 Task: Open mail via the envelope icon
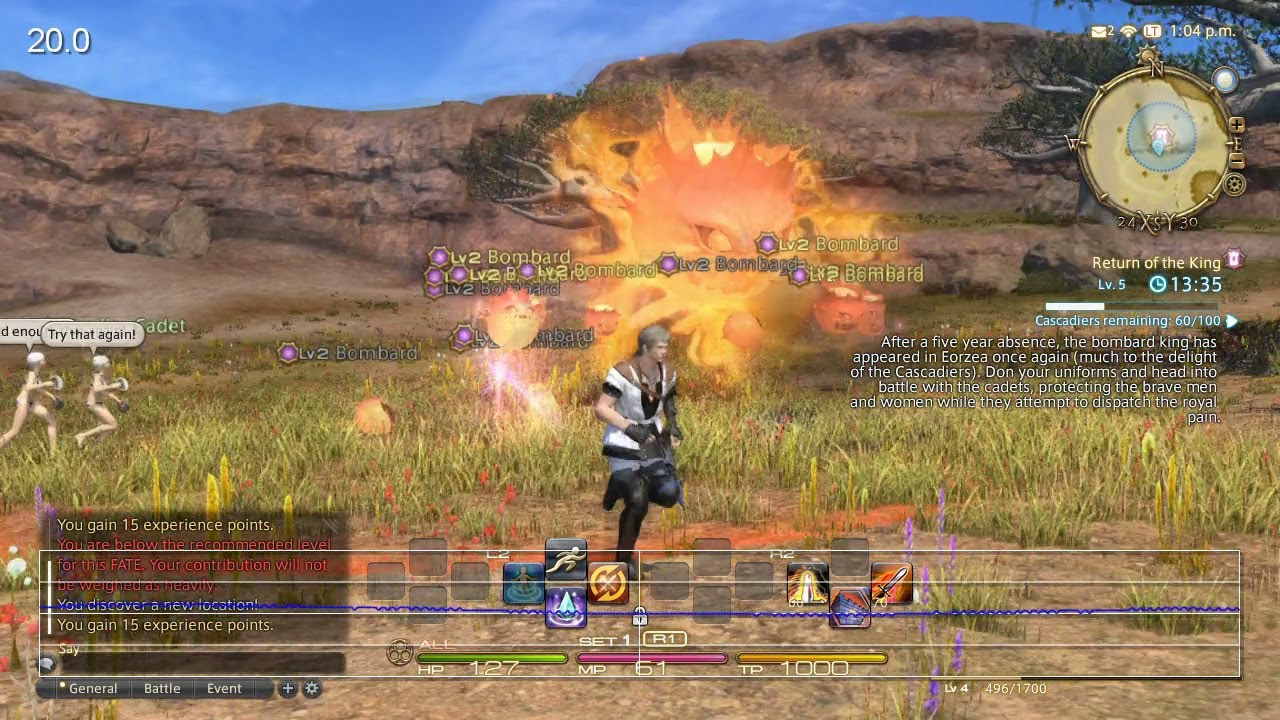(1099, 30)
